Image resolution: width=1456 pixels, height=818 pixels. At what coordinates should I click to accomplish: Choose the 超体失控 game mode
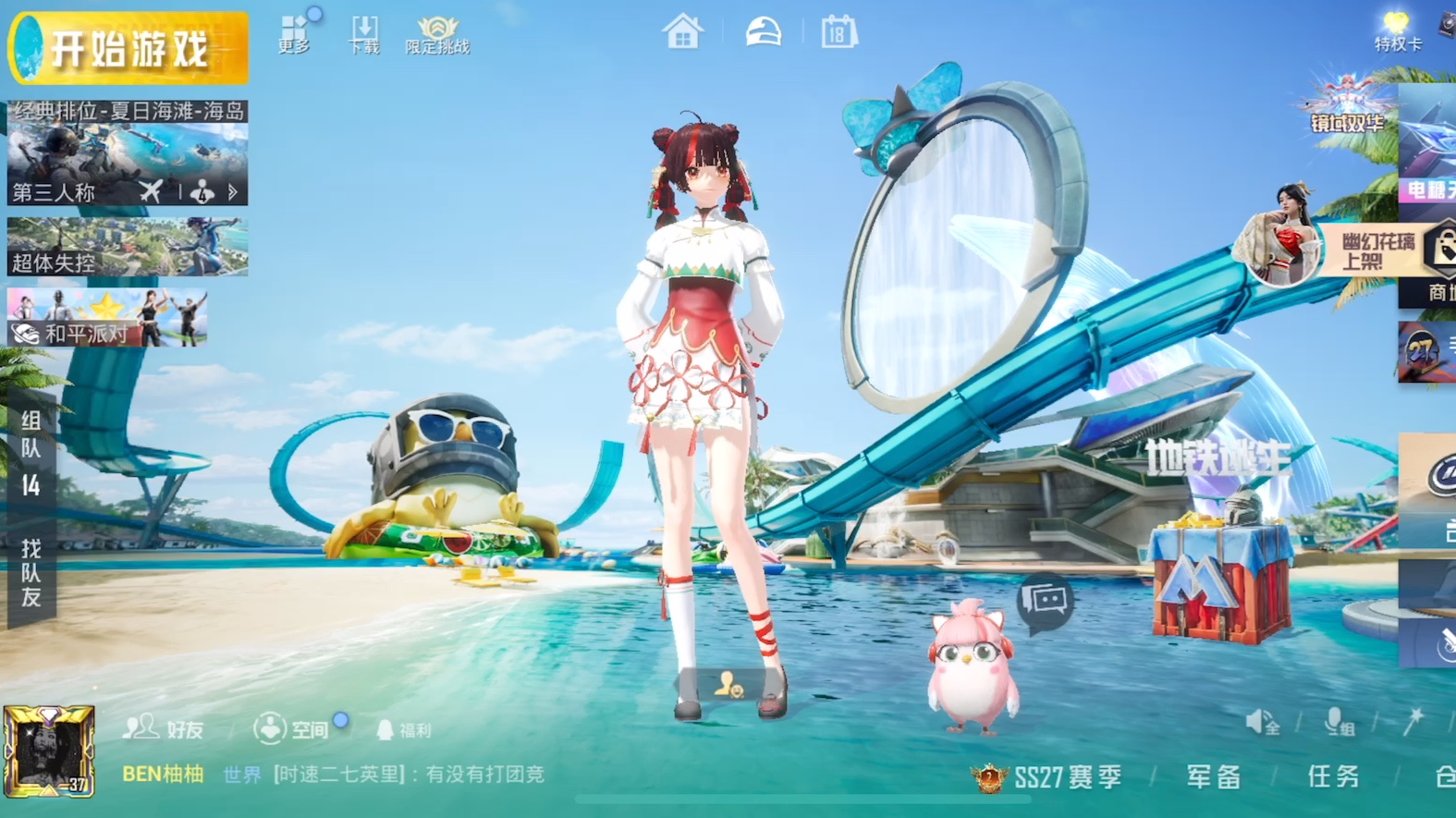pos(128,247)
